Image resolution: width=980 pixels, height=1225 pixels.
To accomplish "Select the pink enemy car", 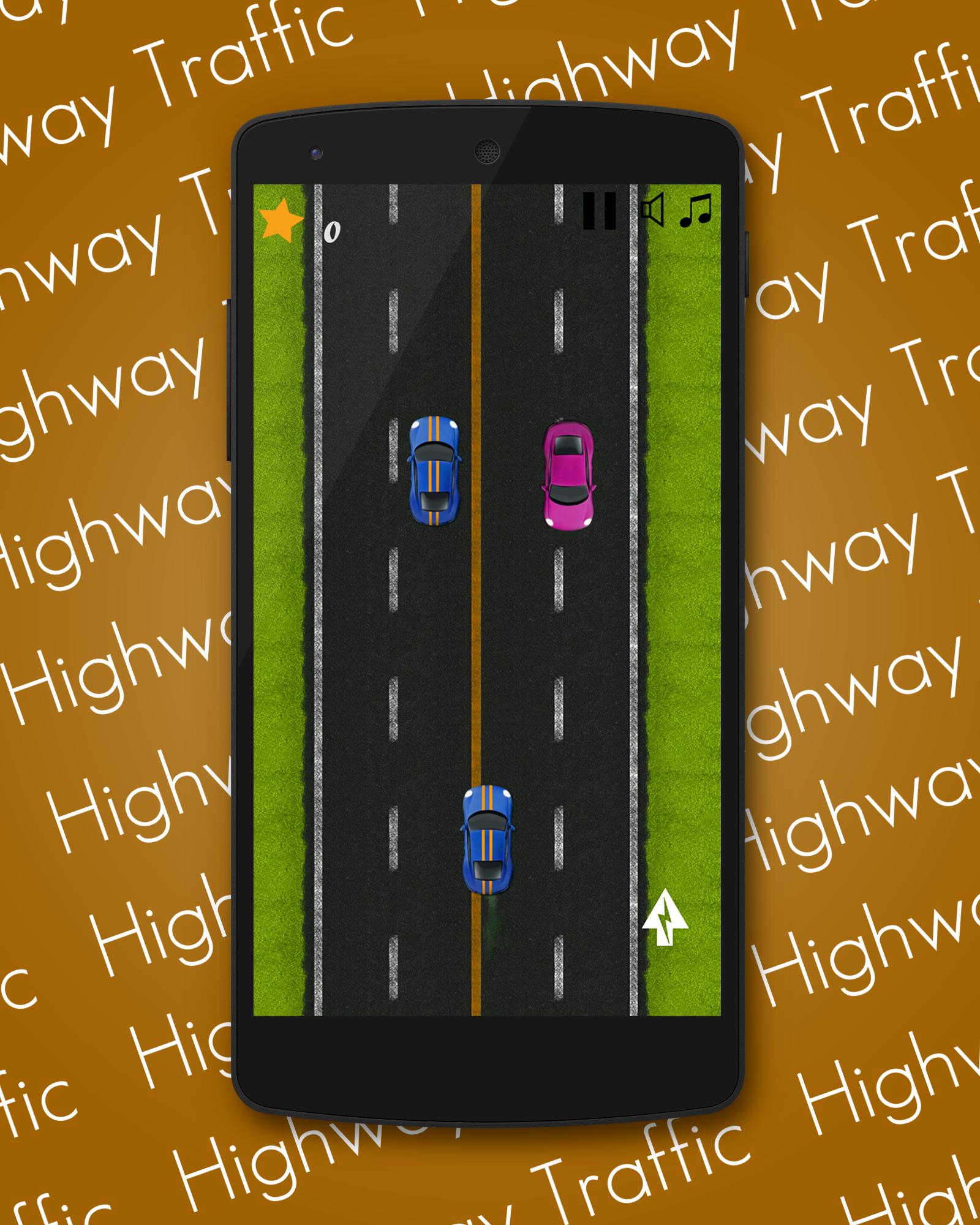I will [568, 475].
